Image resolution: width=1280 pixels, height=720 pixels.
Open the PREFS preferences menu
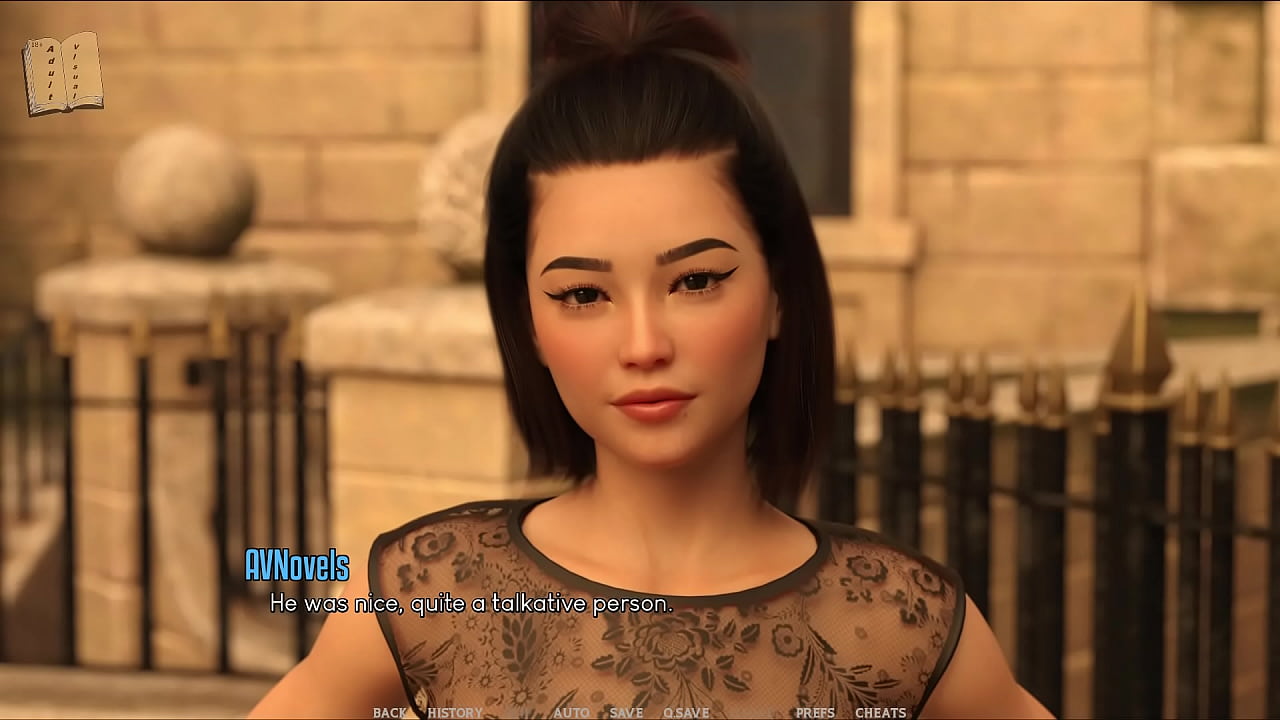[815, 713]
